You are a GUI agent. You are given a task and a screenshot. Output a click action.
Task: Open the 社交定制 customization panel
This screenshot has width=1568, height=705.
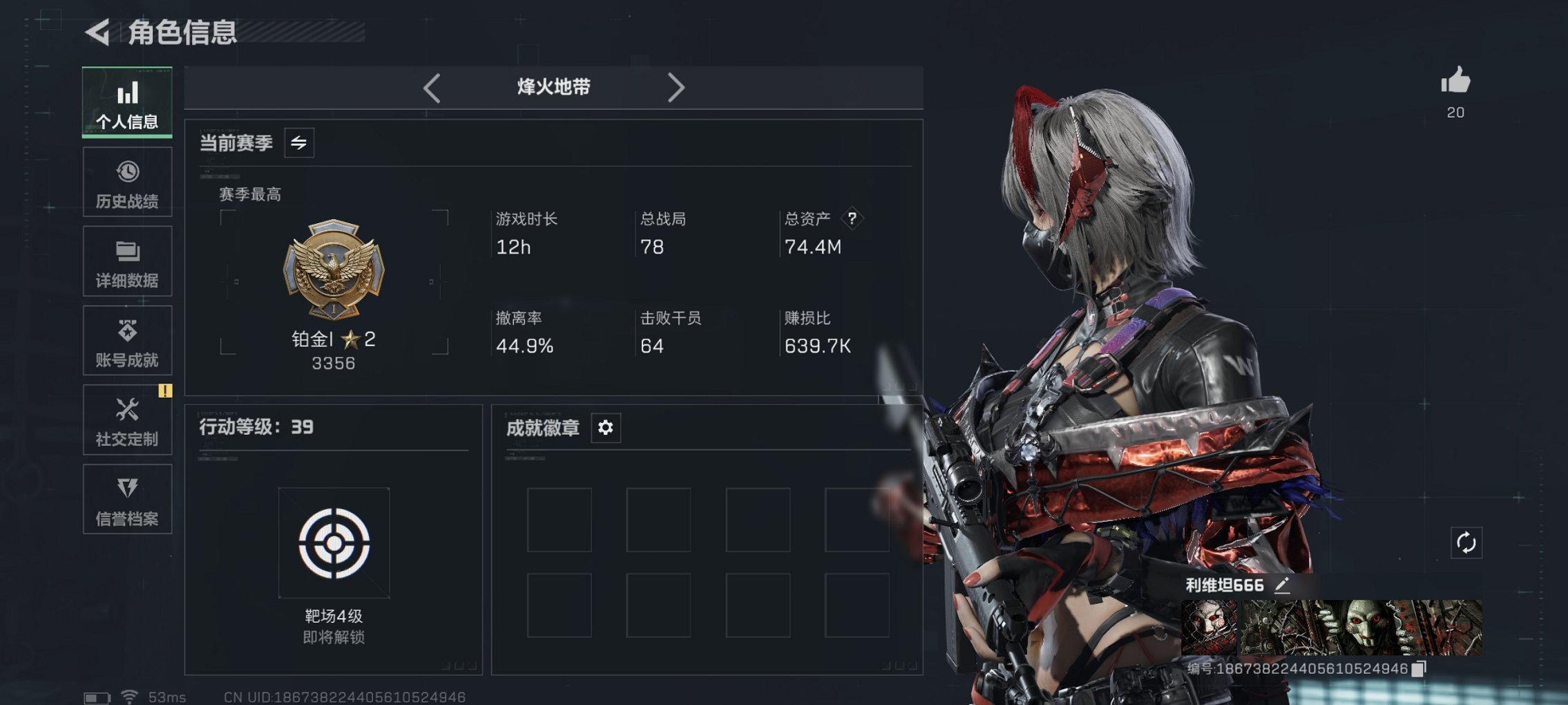[127, 420]
